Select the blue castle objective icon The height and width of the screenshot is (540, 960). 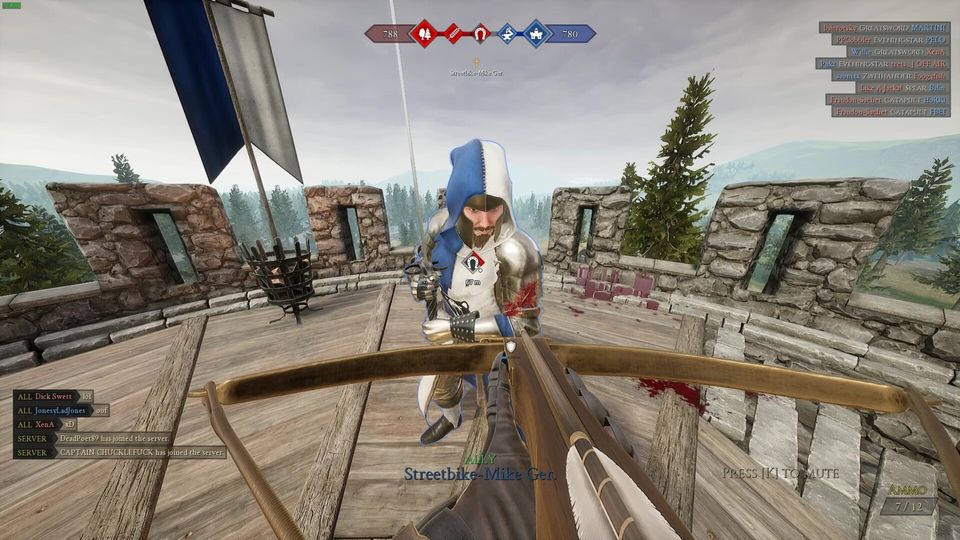click(x=537, y=34)
